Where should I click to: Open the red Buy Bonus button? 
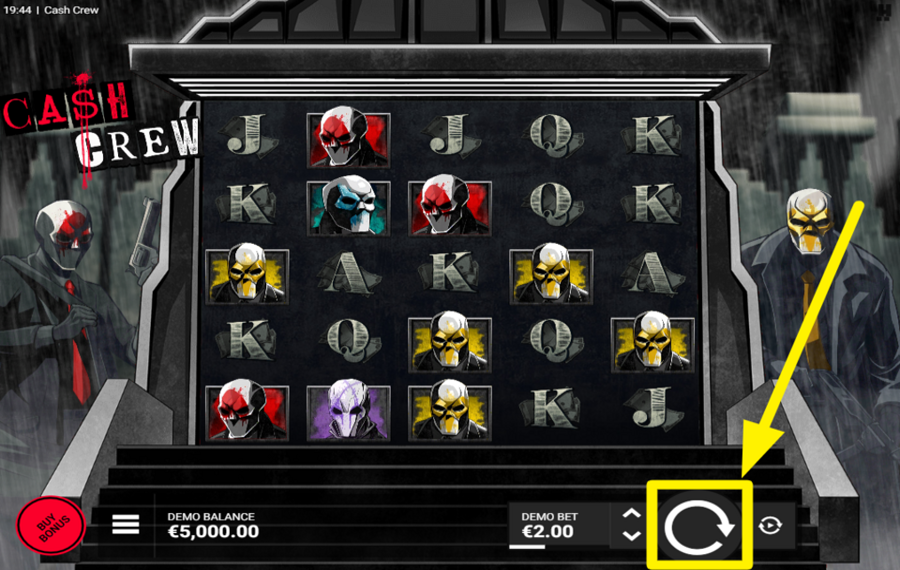50,526
